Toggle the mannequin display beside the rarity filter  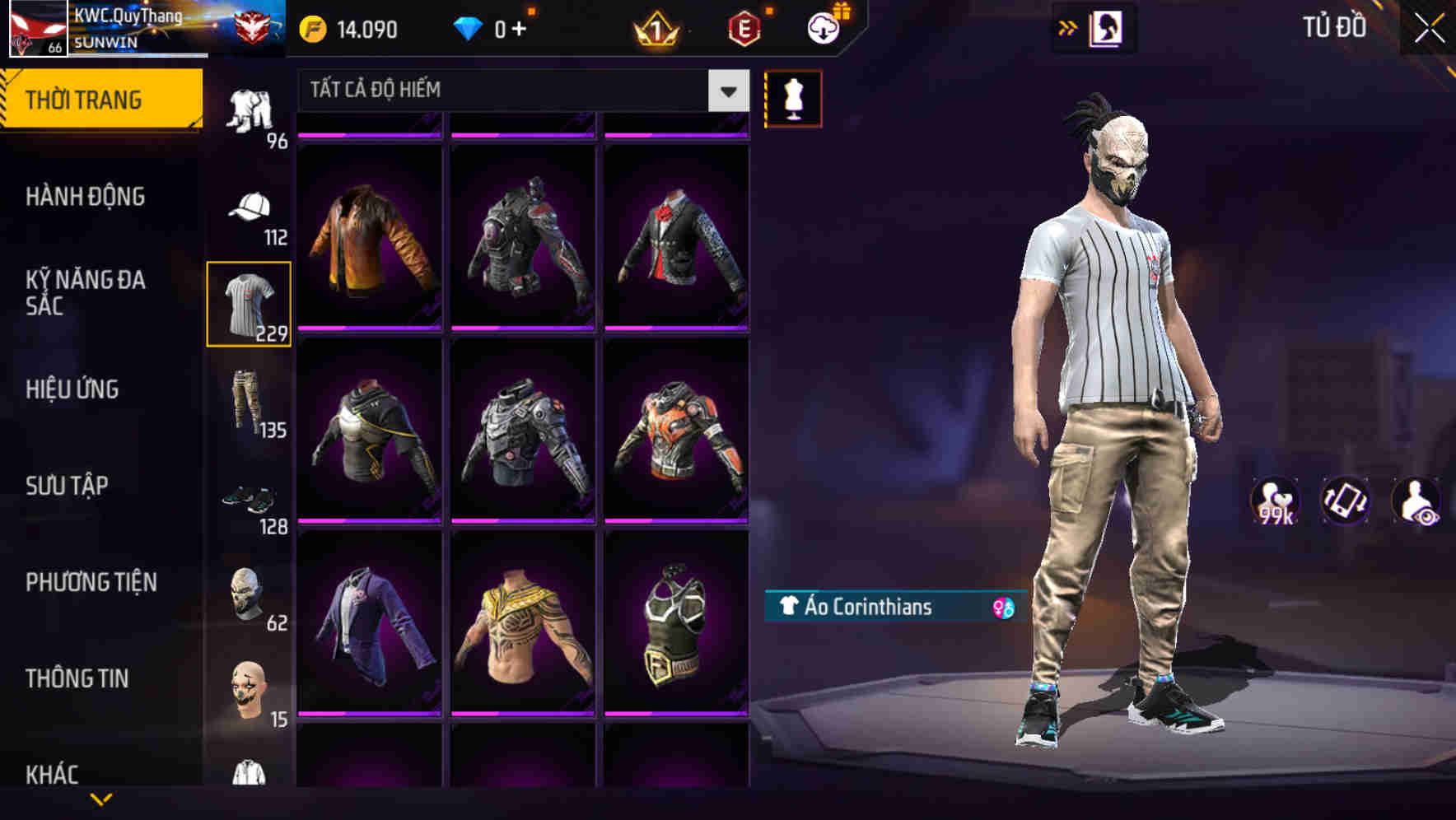tap(793, 97)
